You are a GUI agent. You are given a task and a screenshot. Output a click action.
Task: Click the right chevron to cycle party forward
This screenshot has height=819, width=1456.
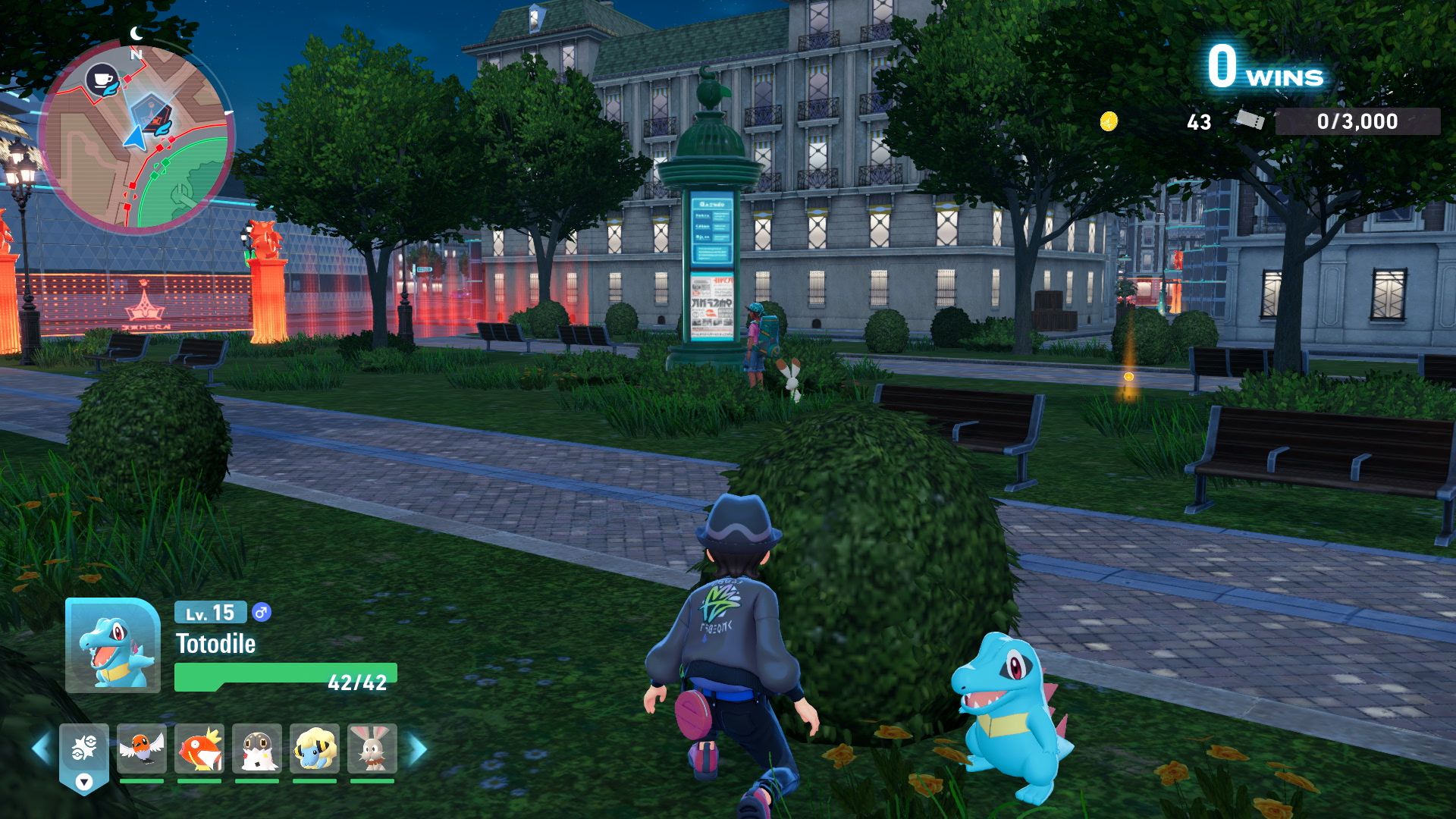coord(416,747)
